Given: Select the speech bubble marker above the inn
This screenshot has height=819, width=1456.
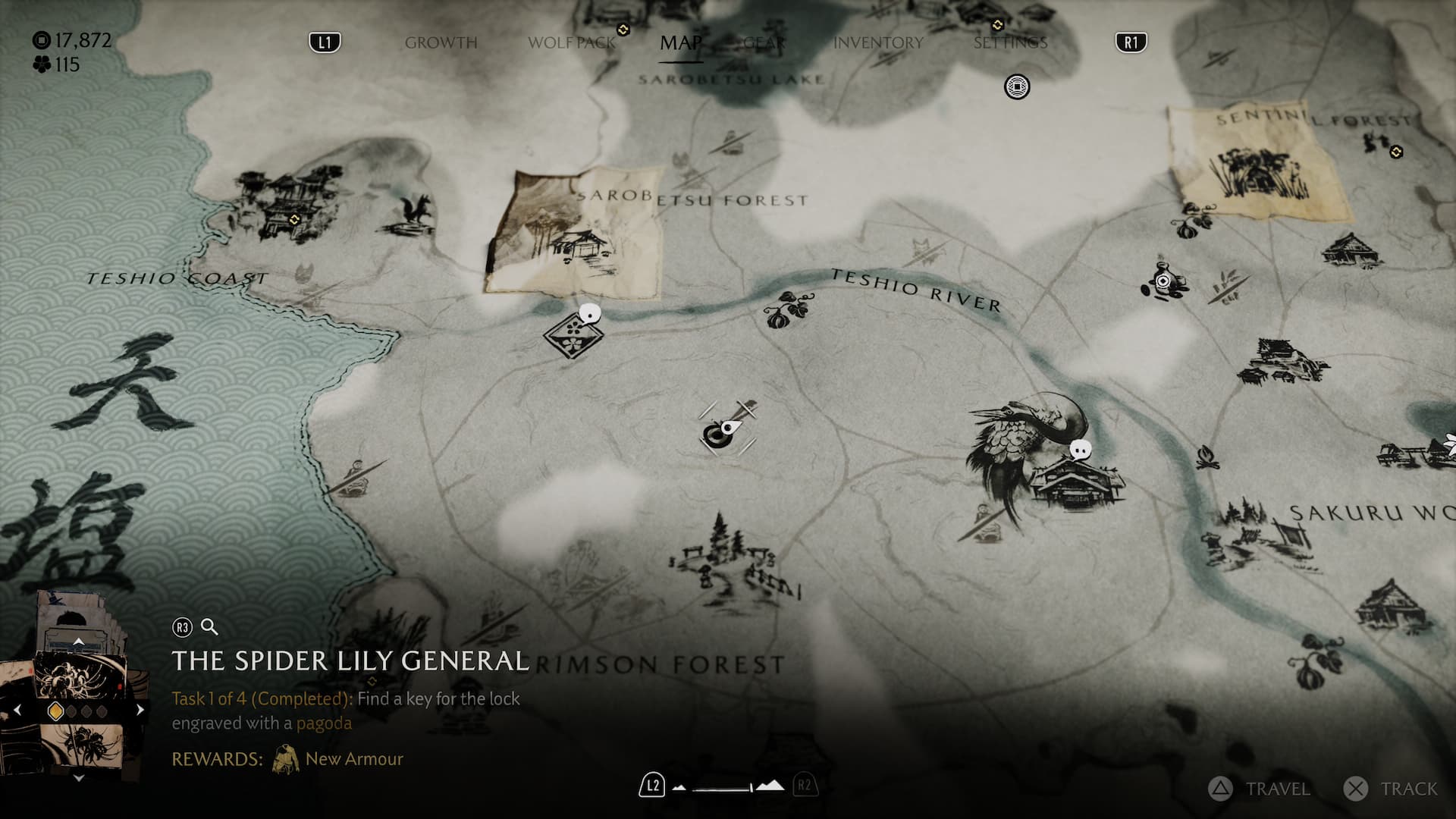Looking at the screenshot, I should pos(1081,450).
